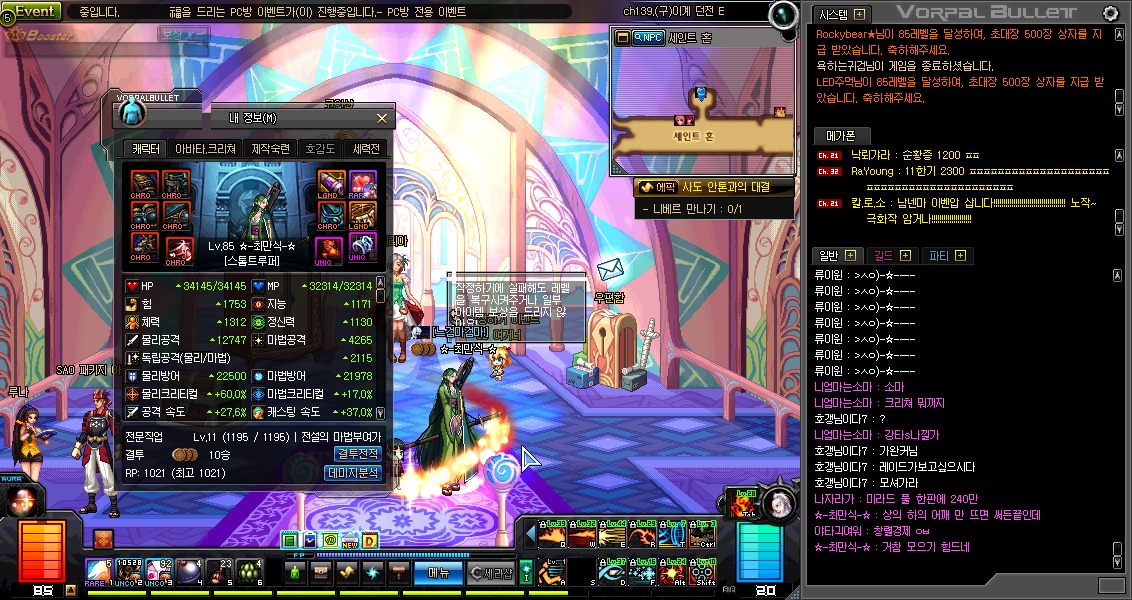1132x600 pixels.
Task: Select the 메가폰 chat tab
Action: 841,135
